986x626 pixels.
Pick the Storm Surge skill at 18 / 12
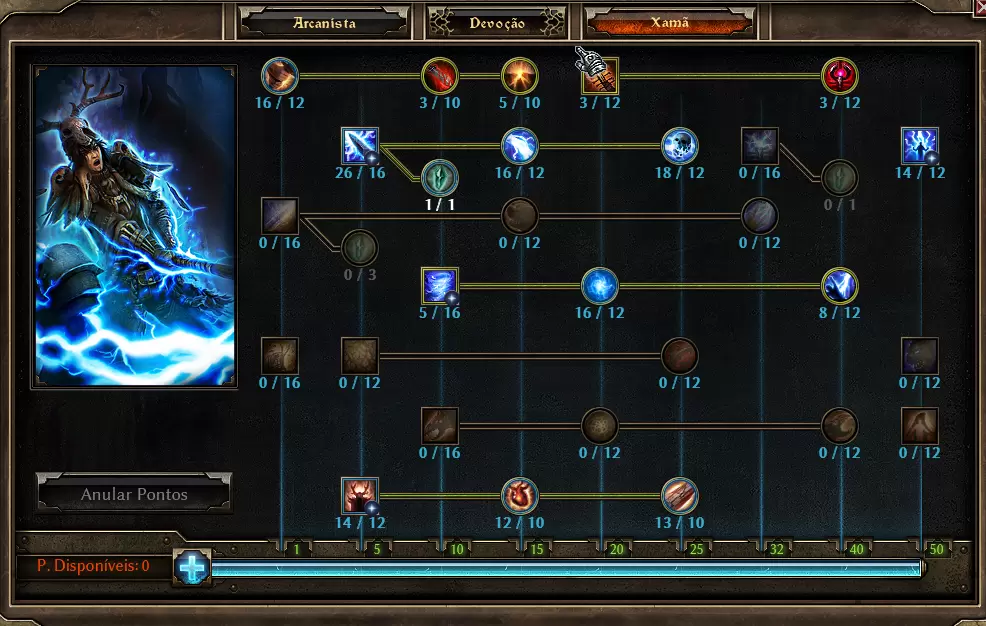[x=680, y=146]
